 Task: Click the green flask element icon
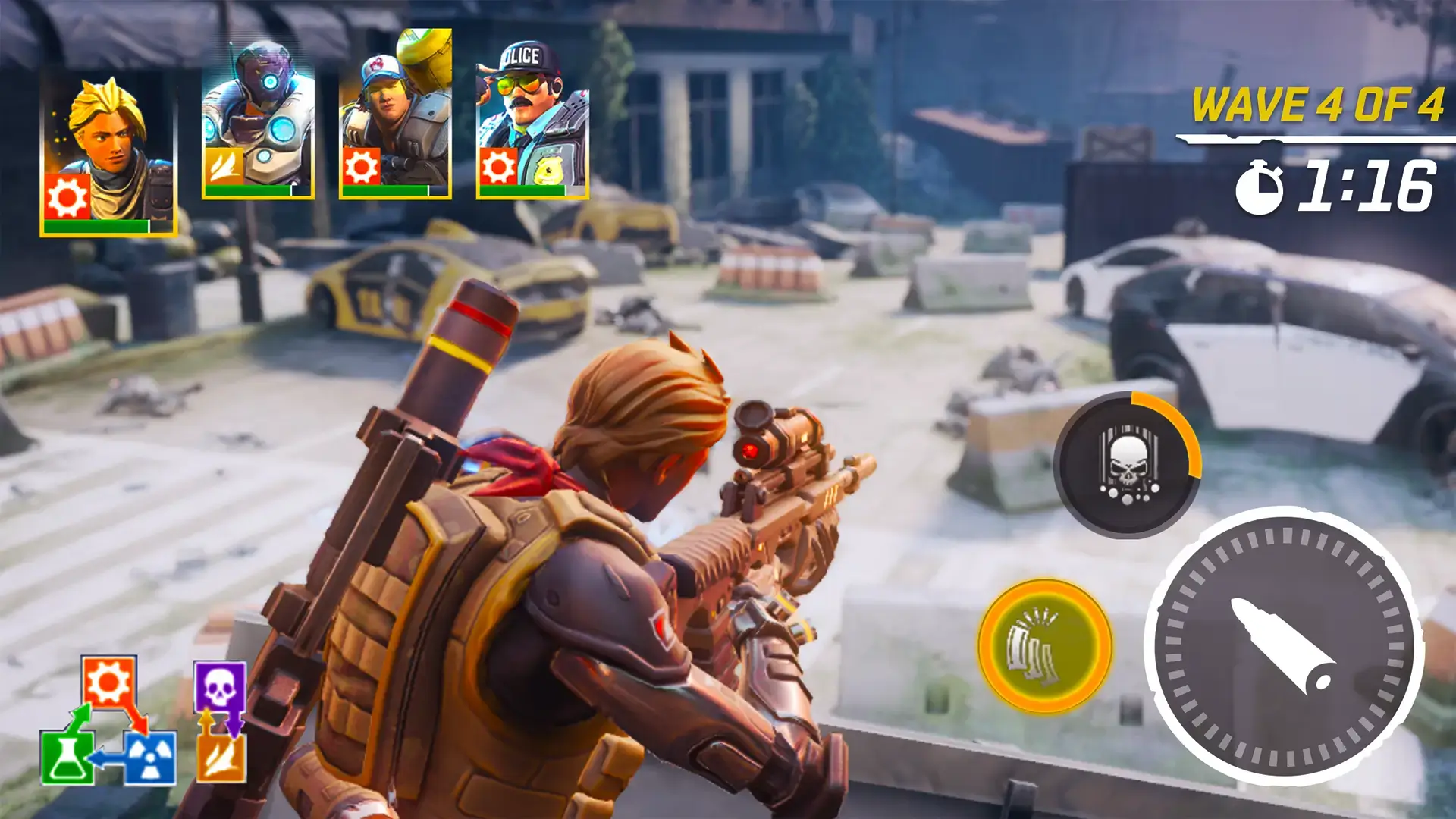tap(67, 758)
